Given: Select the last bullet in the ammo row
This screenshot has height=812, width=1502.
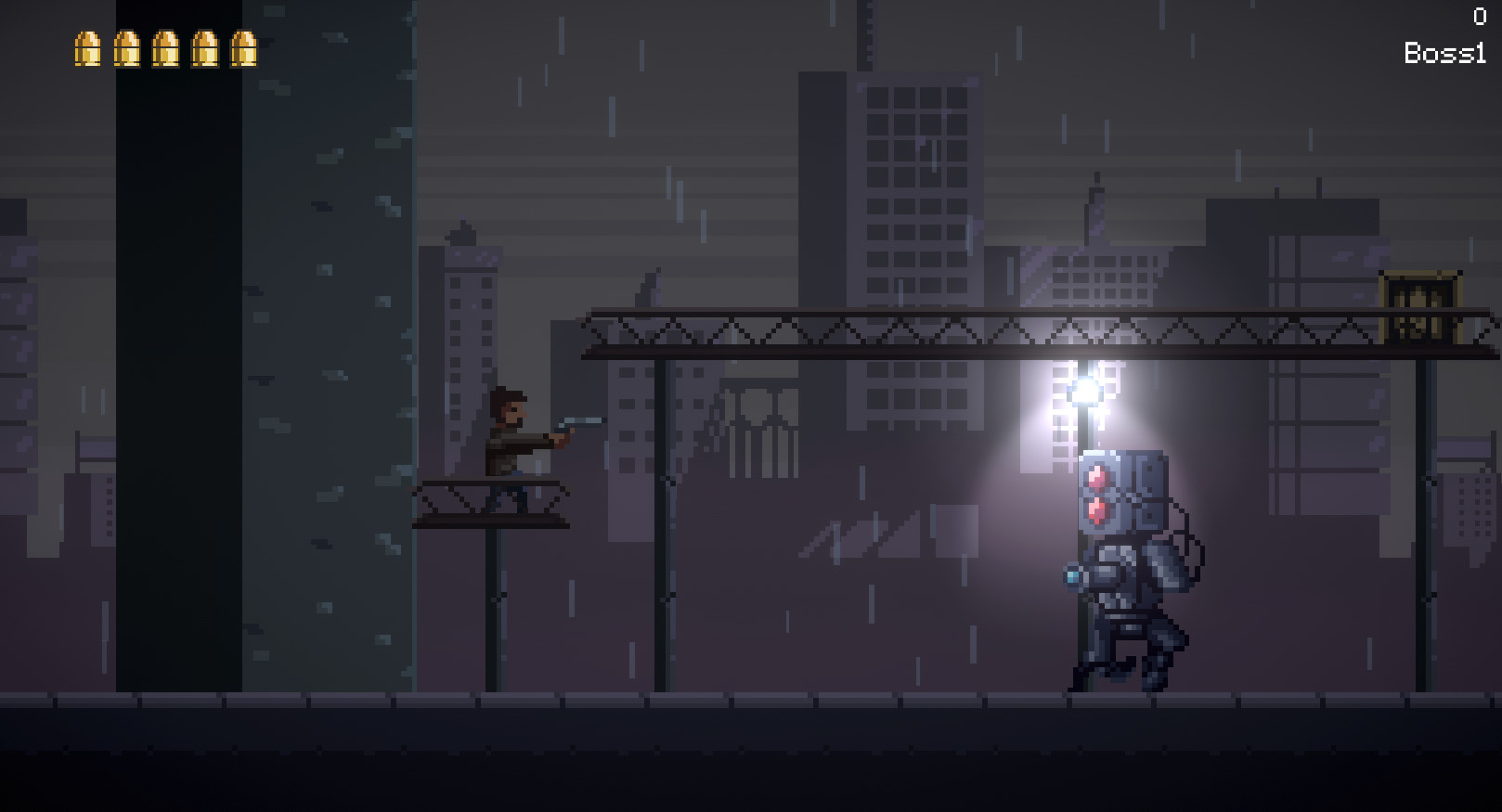Looking at the screenshot, I should [245, 49].
